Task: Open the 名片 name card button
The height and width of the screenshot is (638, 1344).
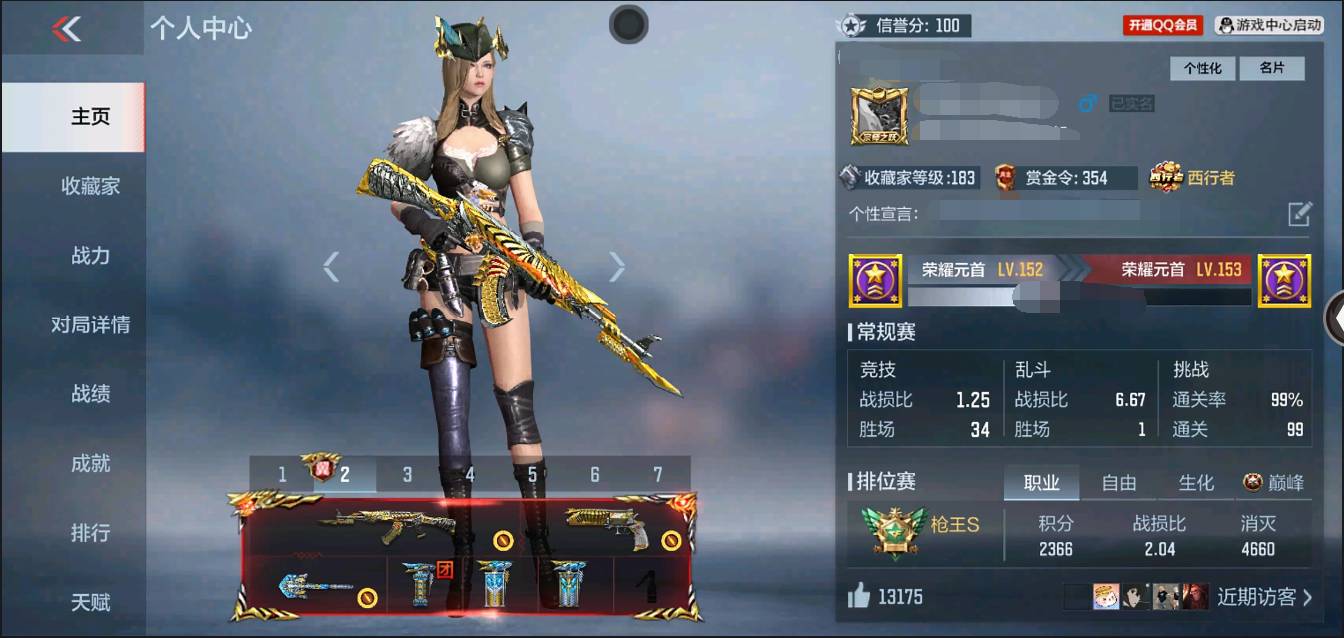Action: (x=1271, y=68)
